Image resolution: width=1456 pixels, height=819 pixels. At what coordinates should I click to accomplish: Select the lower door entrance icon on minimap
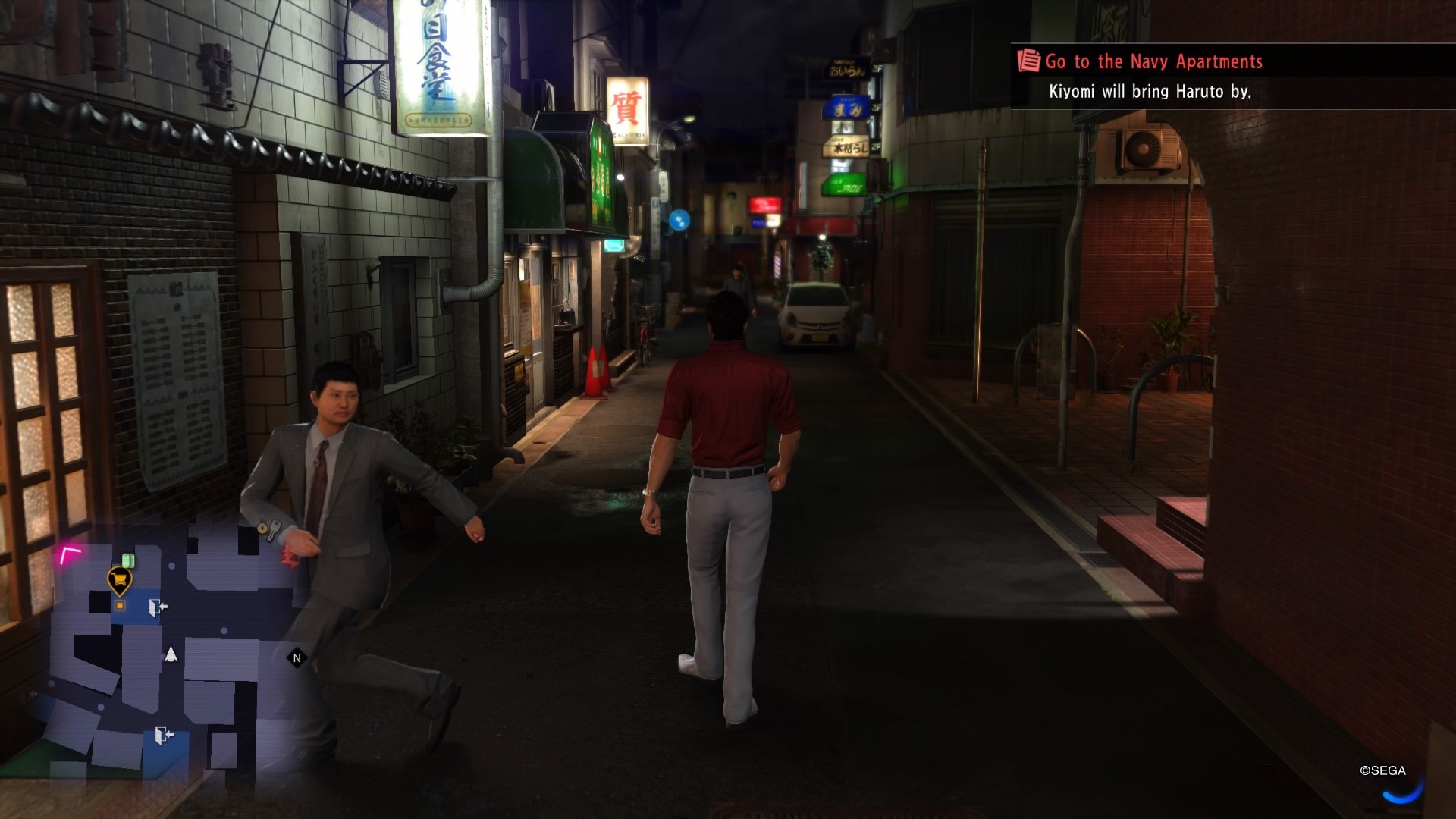coord(165,733)
